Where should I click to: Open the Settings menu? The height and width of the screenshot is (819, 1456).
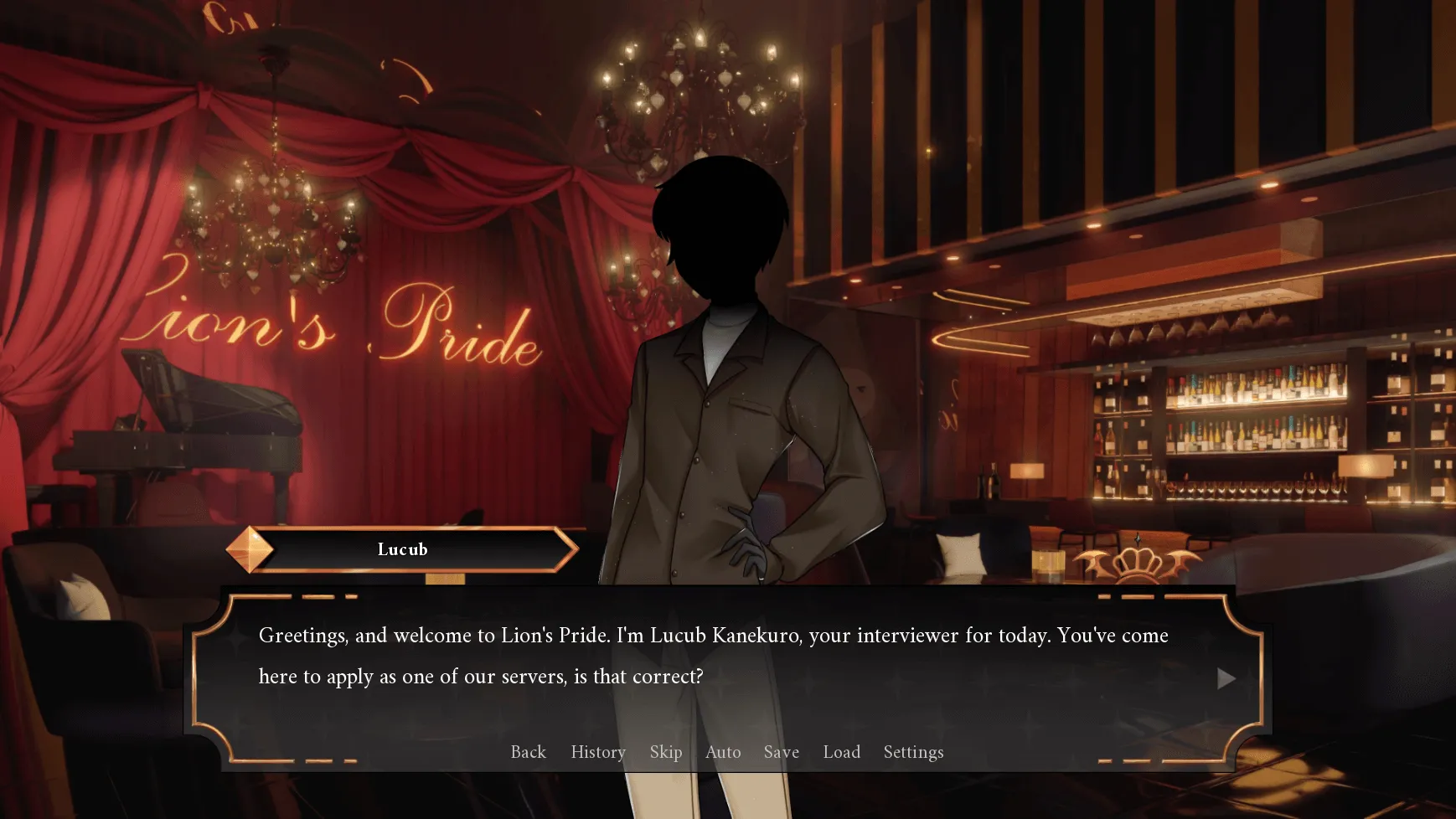pyautogui.click(x=912, y=752)
